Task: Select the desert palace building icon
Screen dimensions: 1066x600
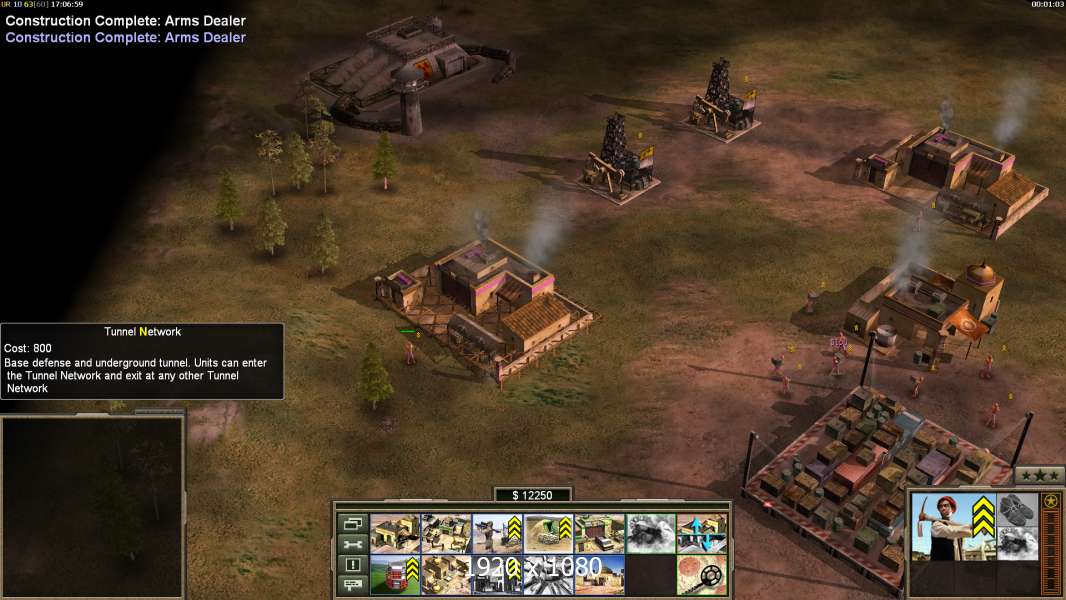Action: pos(598,574)
